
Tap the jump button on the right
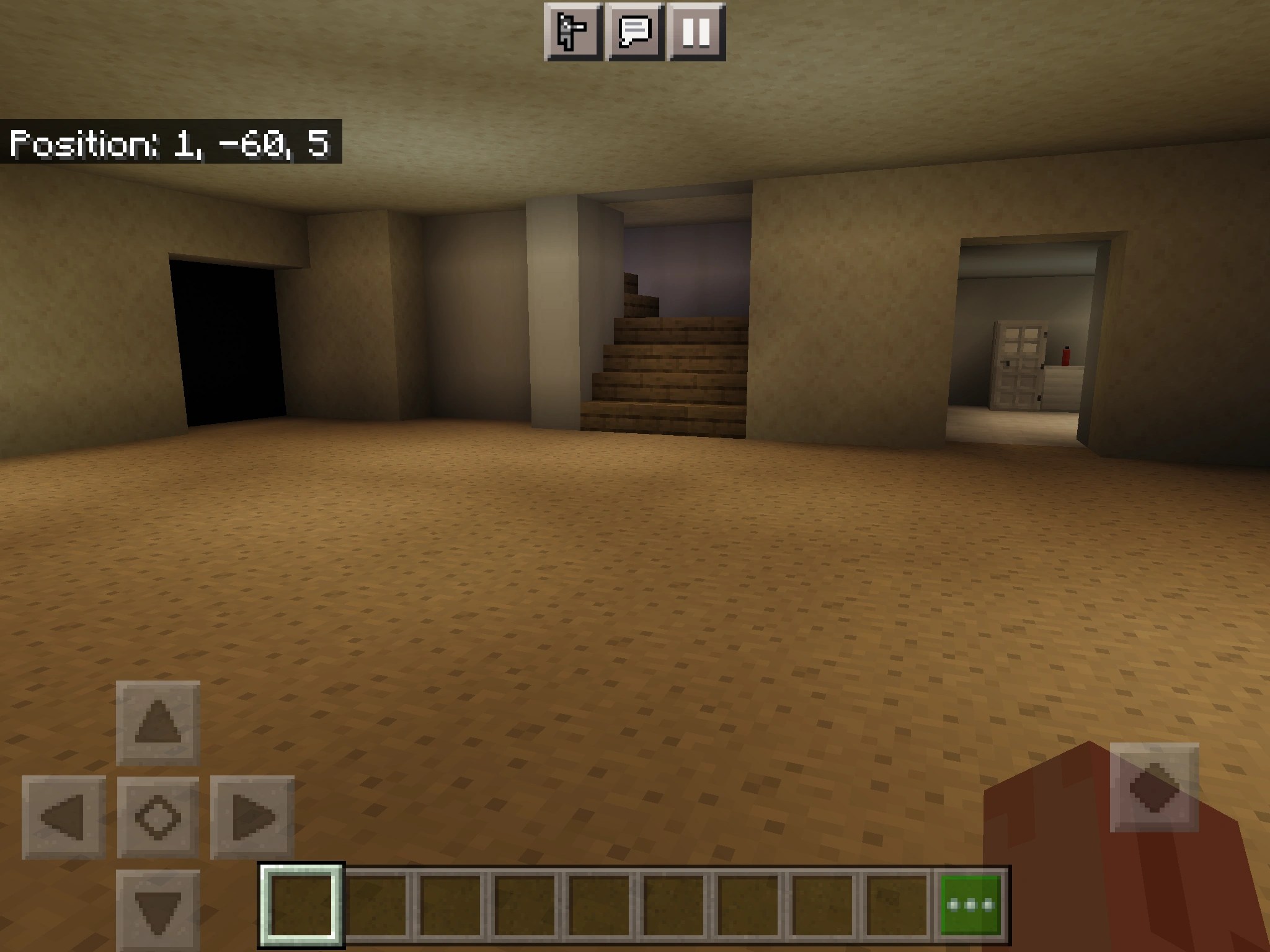coord(1155,790)
